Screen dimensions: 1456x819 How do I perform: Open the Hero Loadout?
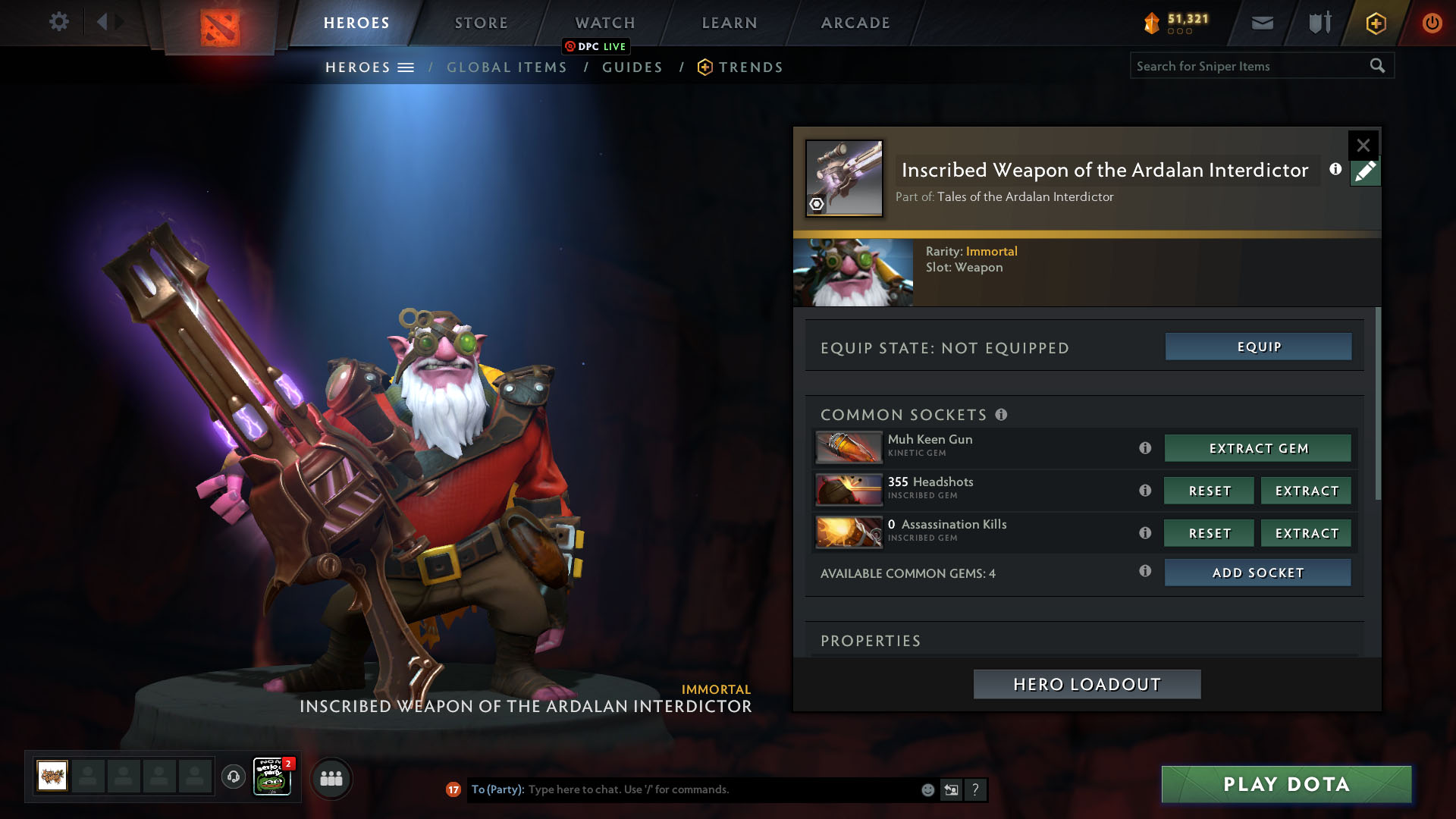click(1087, 684)
